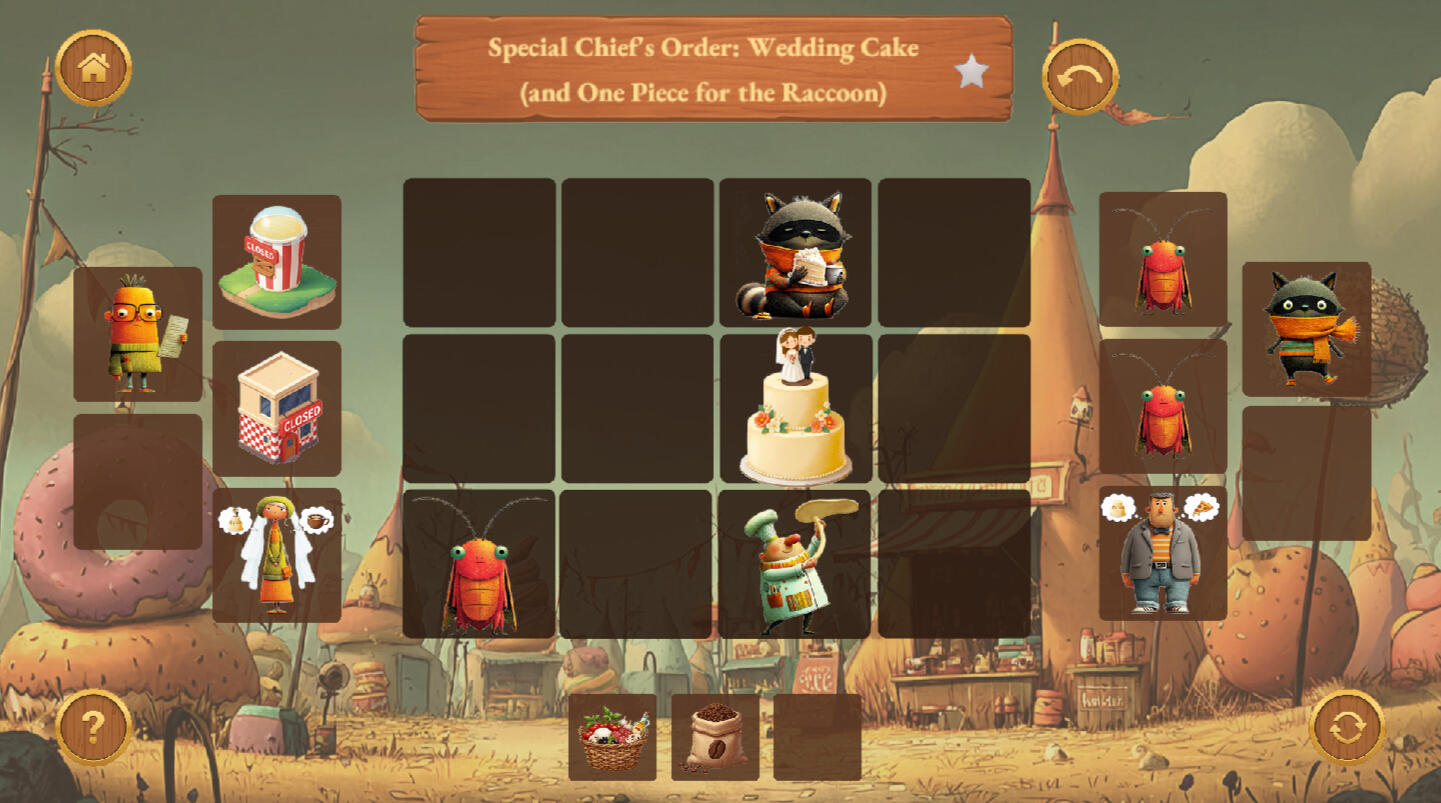Choose the vegetable basket ingredient slot
Screen dimensions: 1441x803
[x=613, y=738]
